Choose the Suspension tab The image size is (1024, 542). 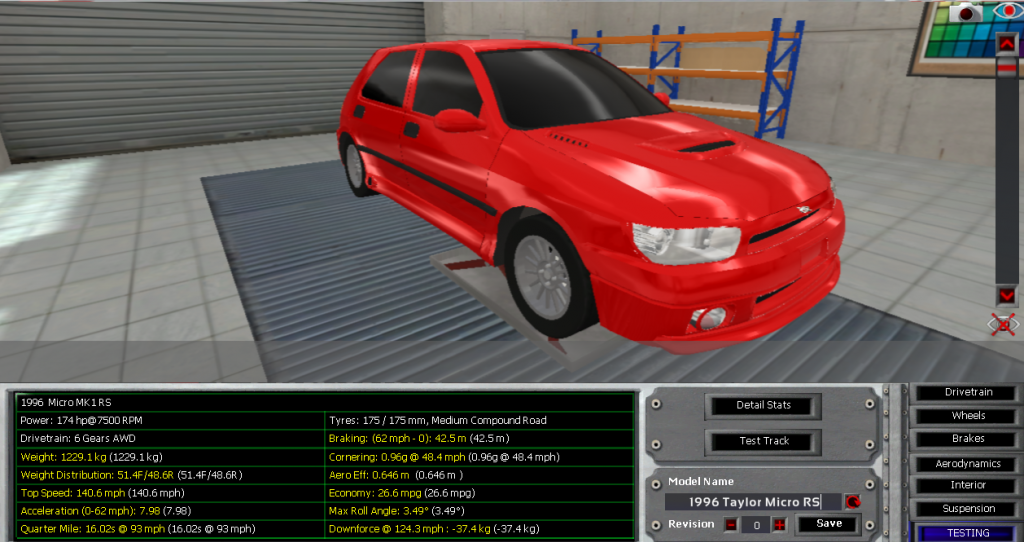click(968, 509)
